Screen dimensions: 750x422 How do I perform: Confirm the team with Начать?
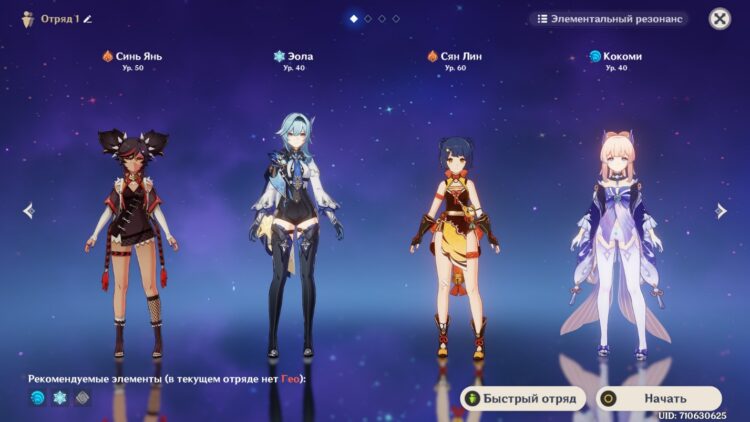point(659,398)
